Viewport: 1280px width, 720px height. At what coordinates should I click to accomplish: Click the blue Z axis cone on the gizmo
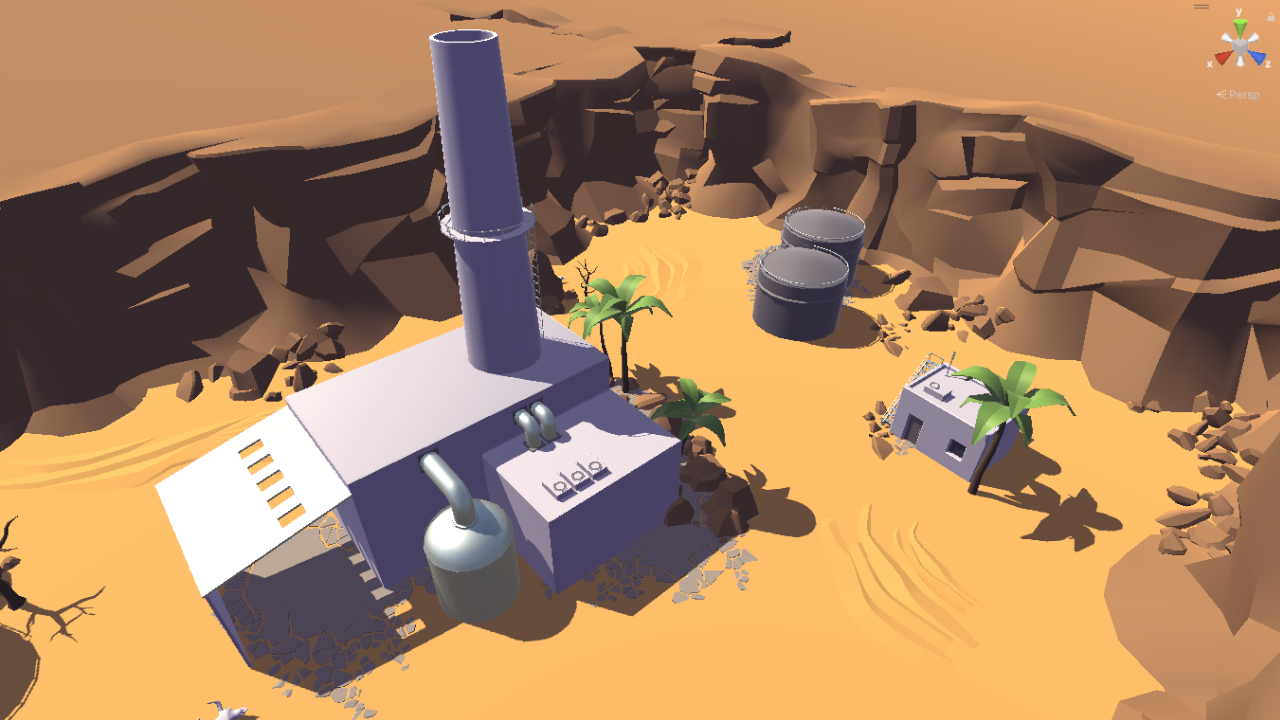1258,58
